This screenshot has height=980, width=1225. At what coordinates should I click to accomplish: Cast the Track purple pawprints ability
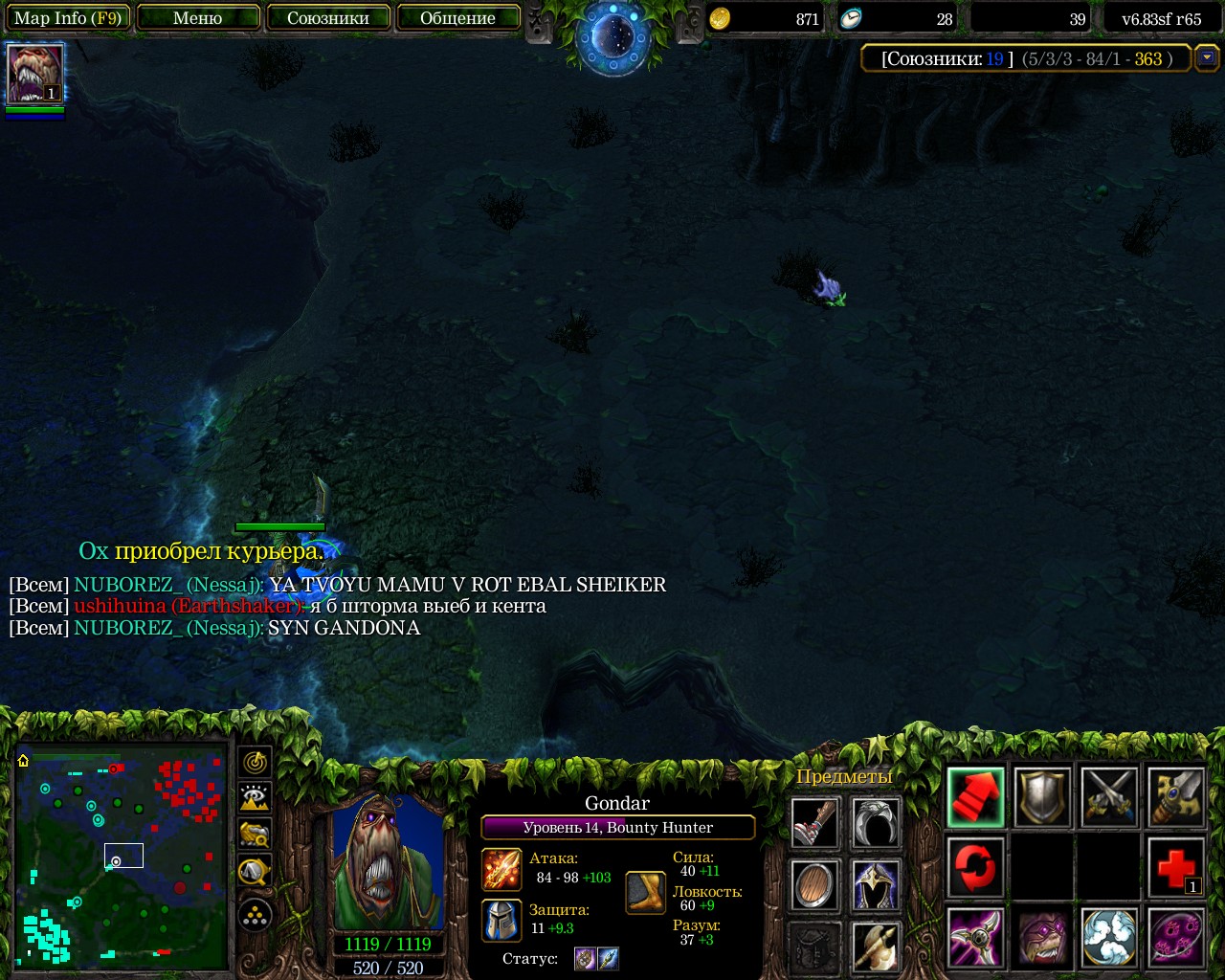click(x=1176, y=937)
